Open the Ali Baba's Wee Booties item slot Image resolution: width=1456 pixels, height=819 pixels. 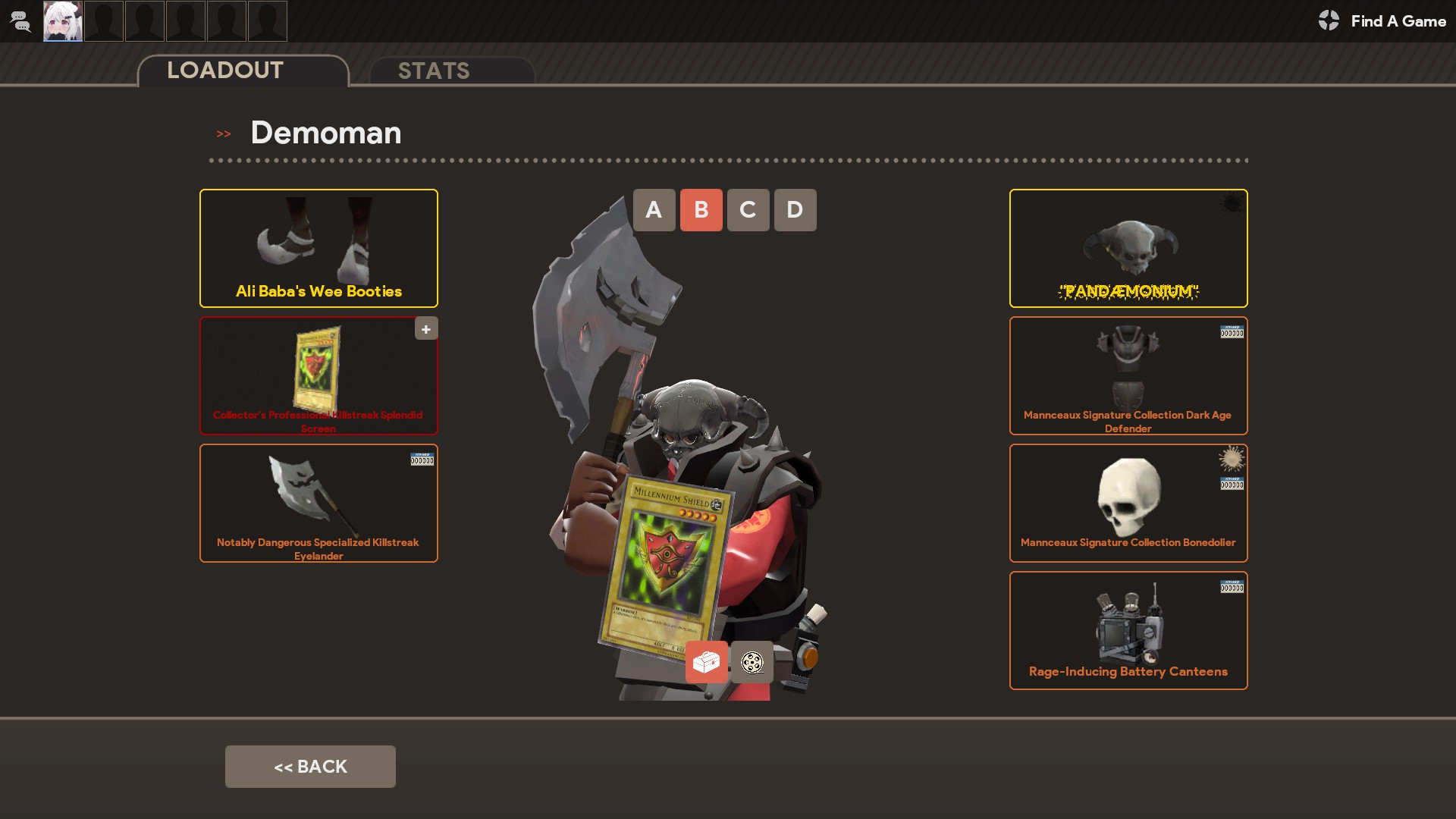point(318,248)
